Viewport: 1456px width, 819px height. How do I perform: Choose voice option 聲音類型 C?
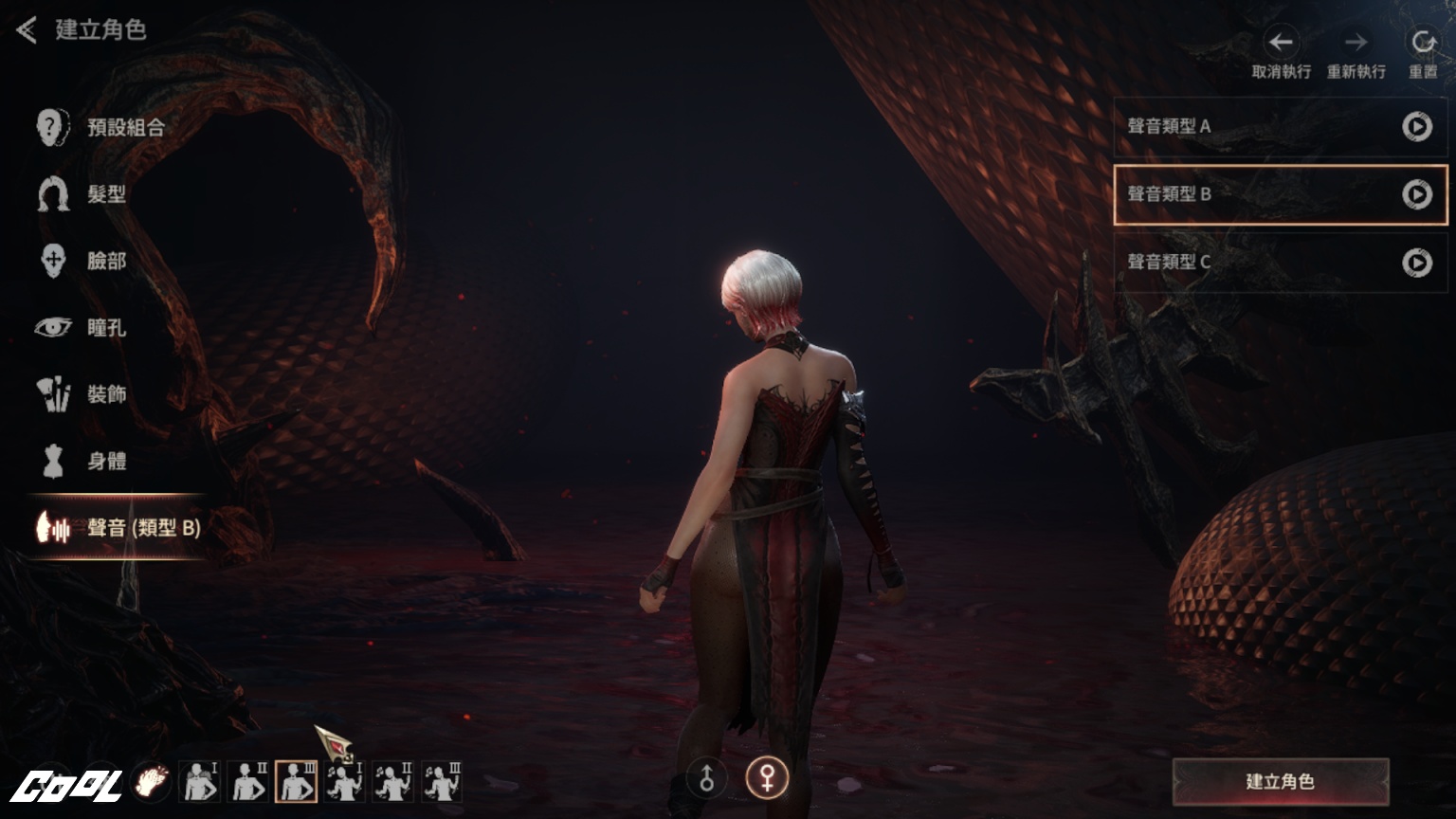pos(1251,262)
